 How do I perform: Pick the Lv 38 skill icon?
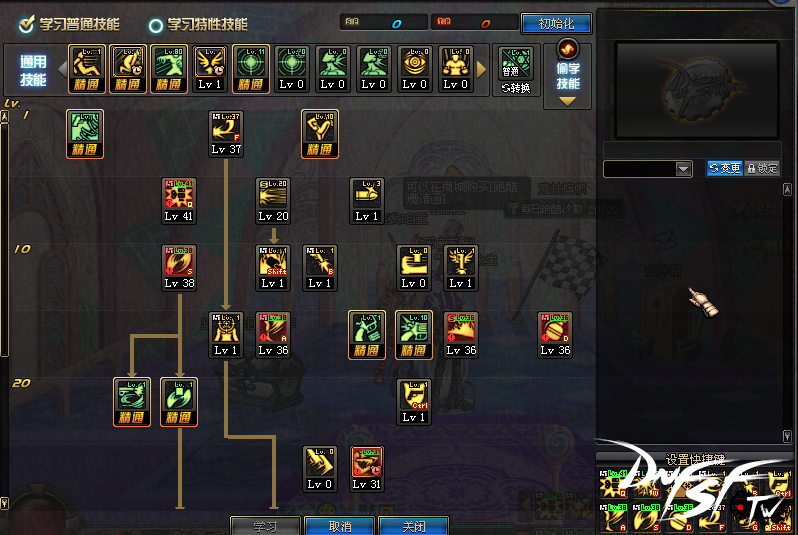[179, 267]
